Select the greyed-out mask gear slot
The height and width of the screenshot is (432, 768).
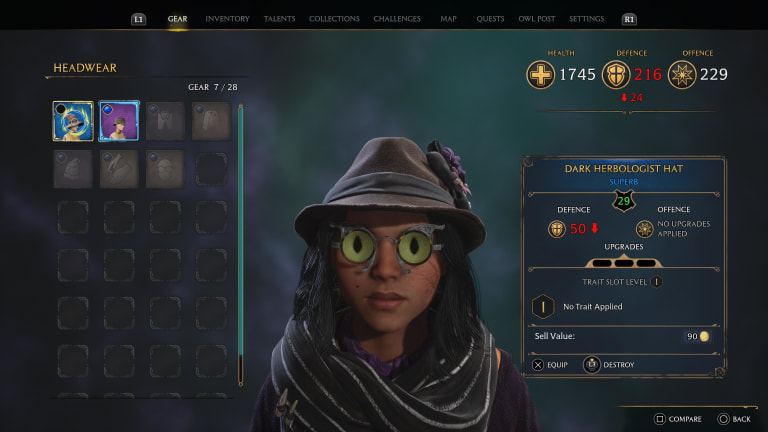[x=165, y=168]
